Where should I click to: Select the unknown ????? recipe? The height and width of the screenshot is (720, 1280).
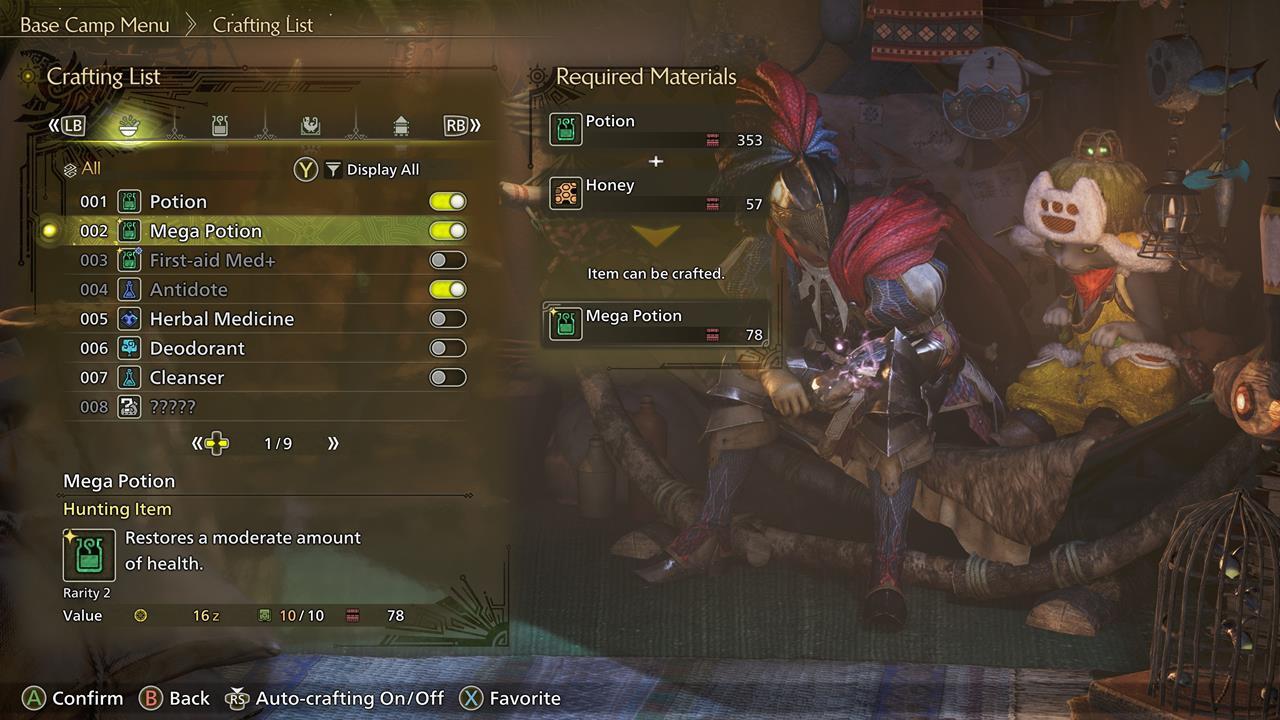(172, 407)
